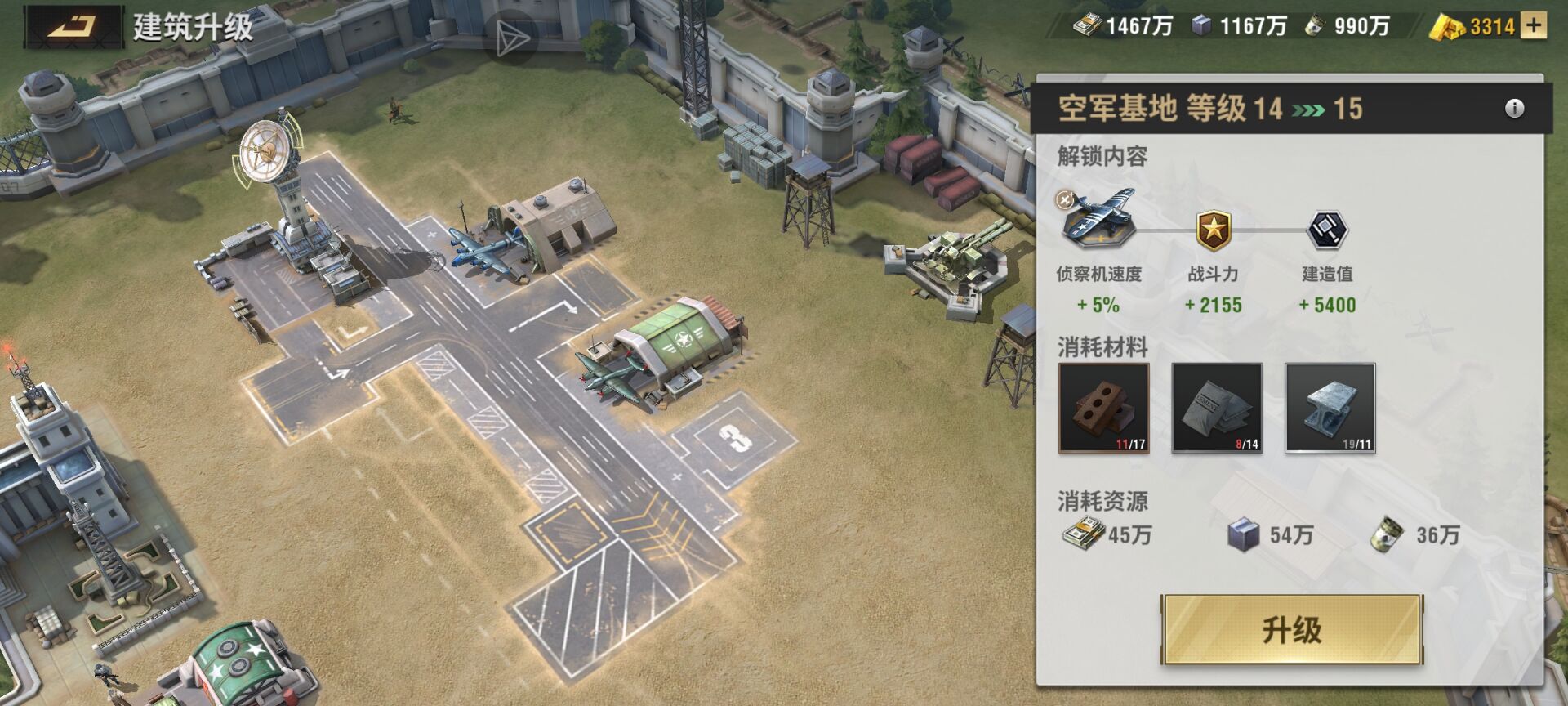This screenshot has height=706, width=1568.
Task: Select the steel beam material slot
Action: (x=1330, y=408)
